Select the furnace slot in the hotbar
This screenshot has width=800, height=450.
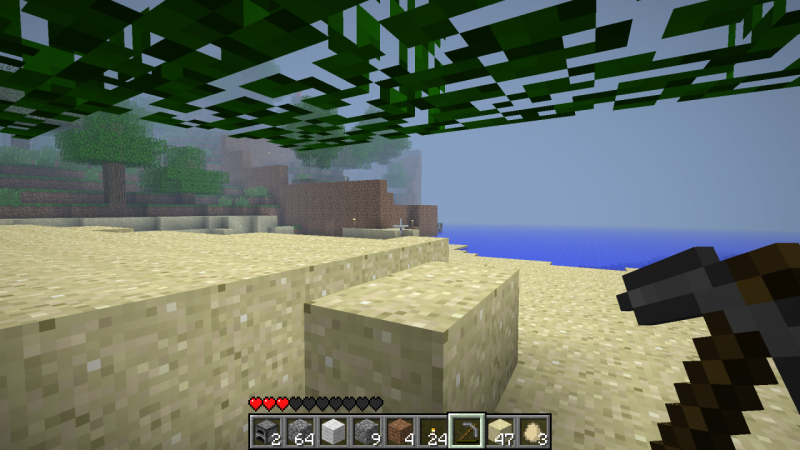coord(267,431)
